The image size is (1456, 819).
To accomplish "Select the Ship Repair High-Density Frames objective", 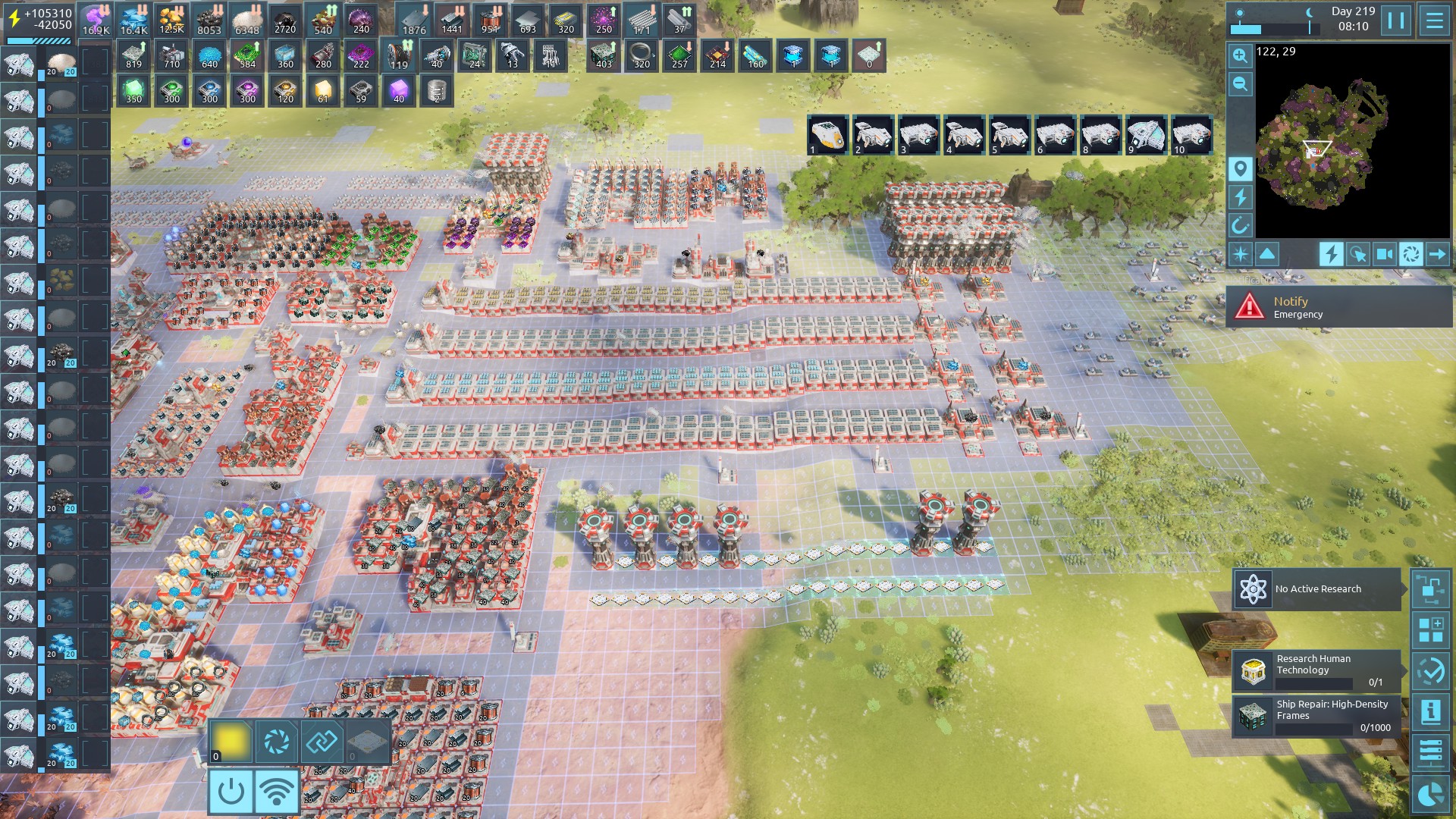I will (x=1316, y=717).
